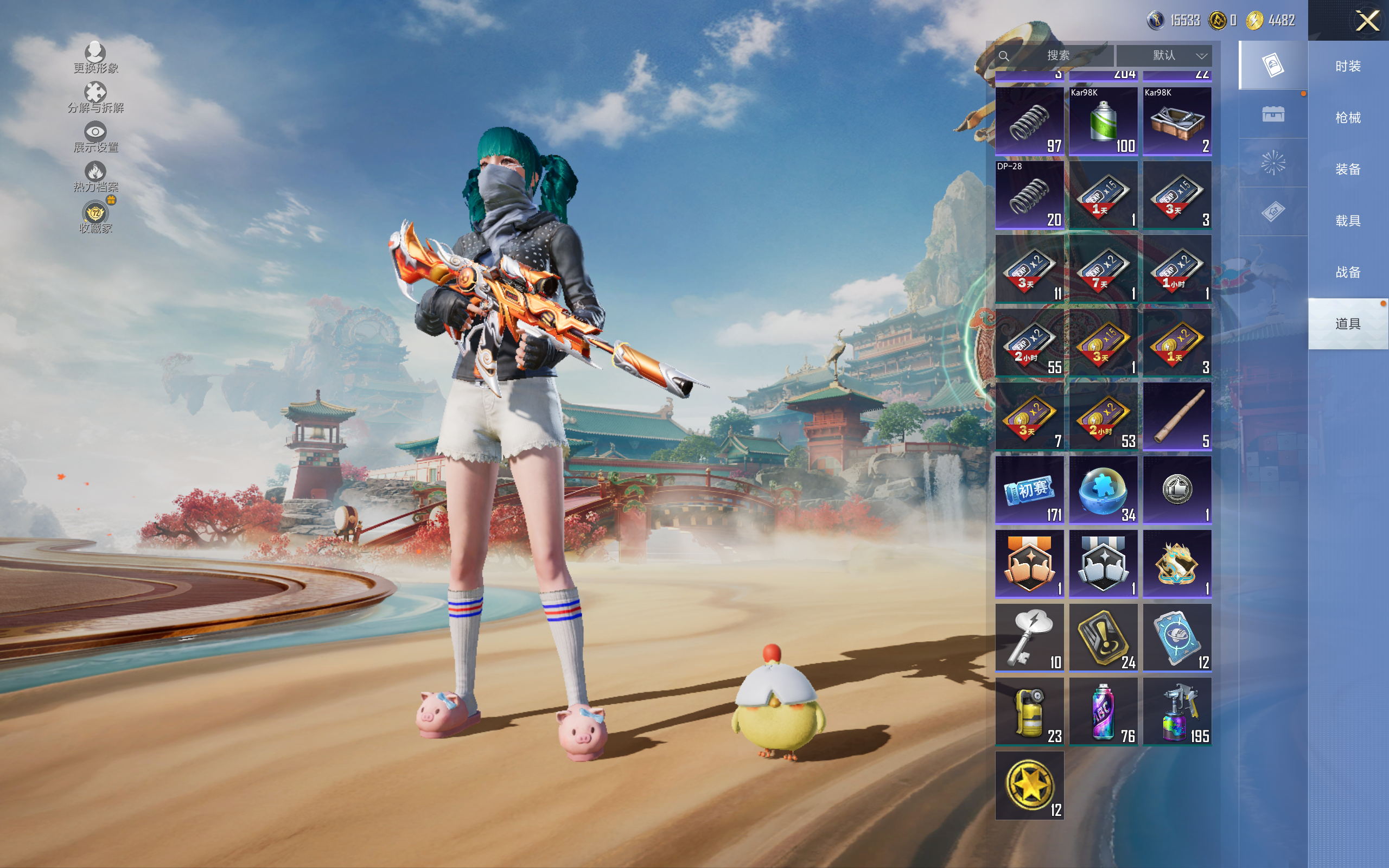This screenshot has width=1389, height=868.
Task: Open the 枪械 firearms tab
Action: pos(1348,118)
